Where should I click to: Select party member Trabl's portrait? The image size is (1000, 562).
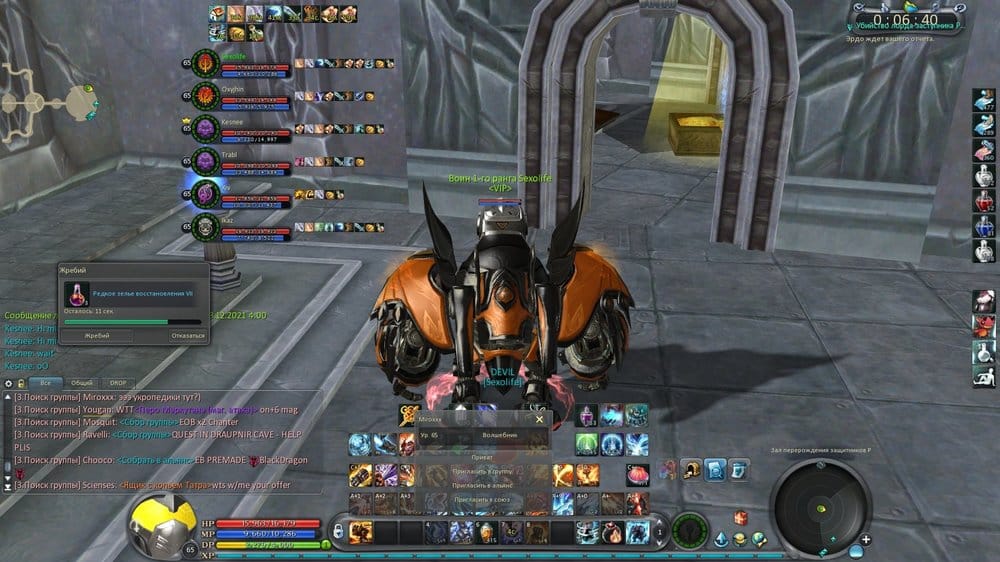[x=205, y=160]
